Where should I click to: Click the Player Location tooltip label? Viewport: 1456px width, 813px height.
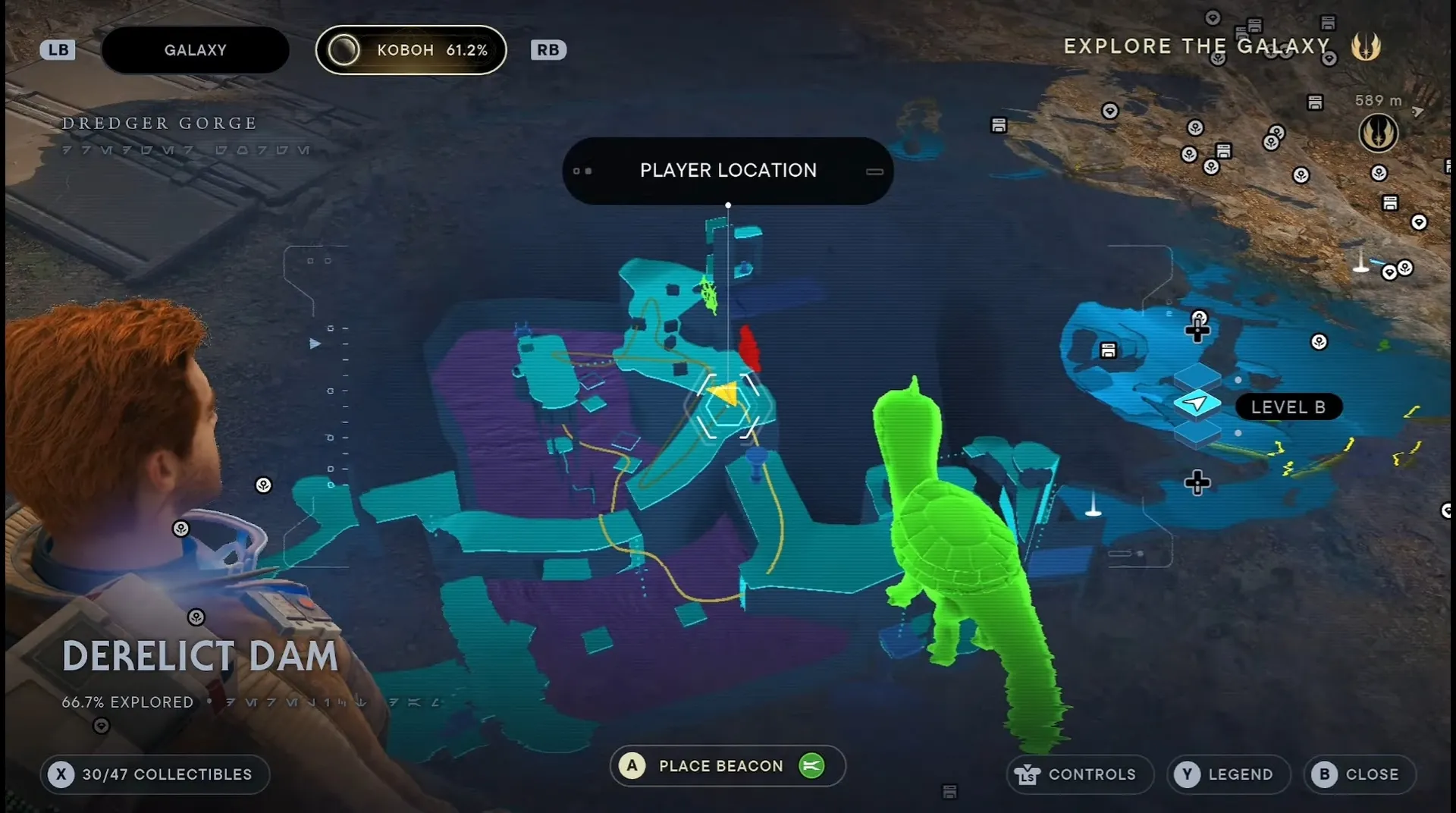pyautogui.click(x=728, y=171)
